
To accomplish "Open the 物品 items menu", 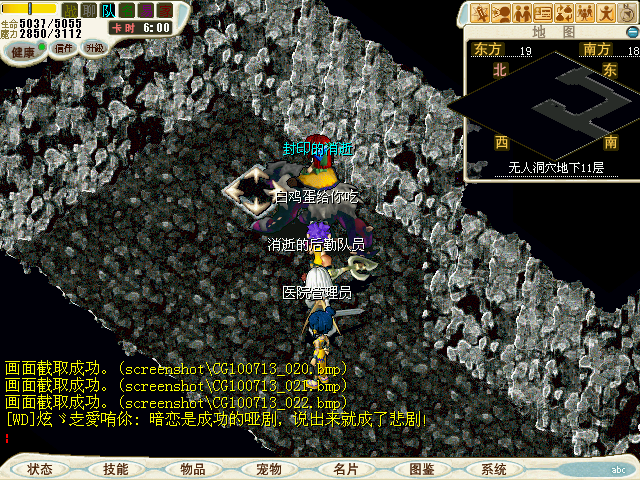I will point(193,468).
